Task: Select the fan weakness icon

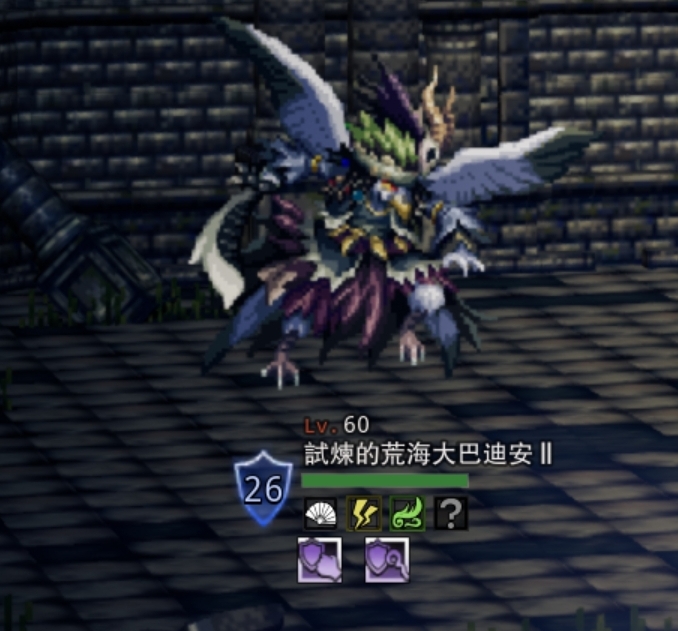Action: pos(319,514)
